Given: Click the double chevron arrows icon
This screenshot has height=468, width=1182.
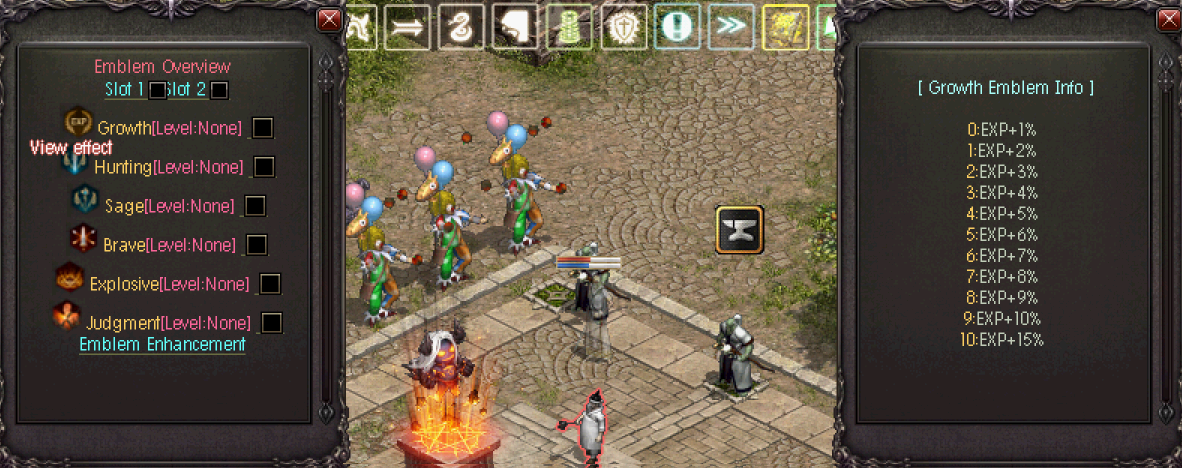Looking at the screenshot, I should click(731, 28).
